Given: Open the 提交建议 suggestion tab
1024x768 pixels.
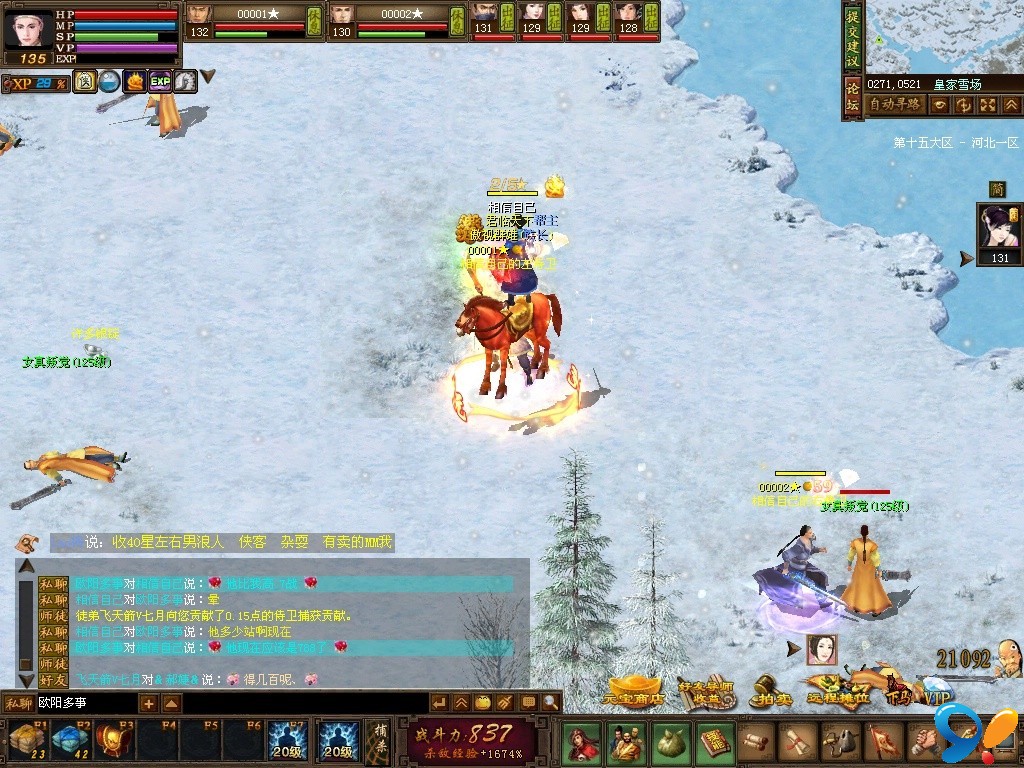Looking at the screenshot, I should [x=852, y=39].
